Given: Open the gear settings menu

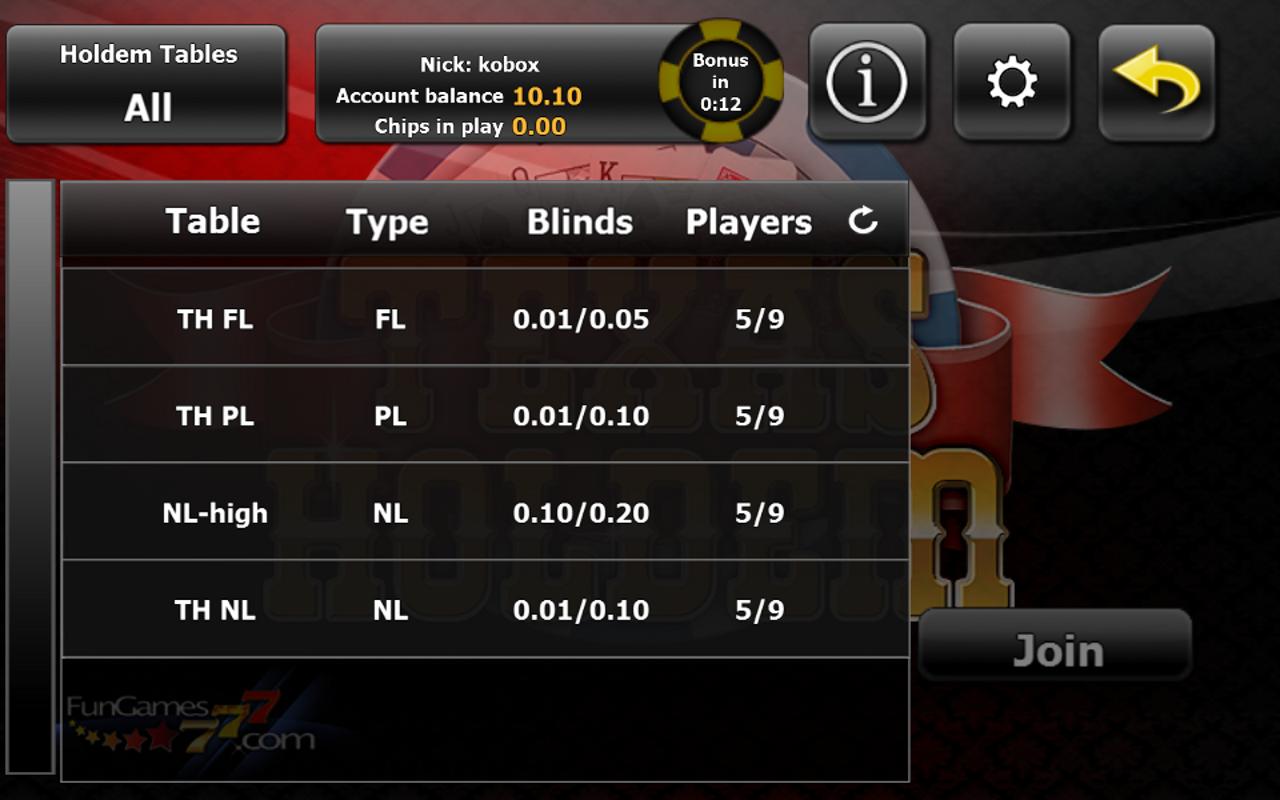Looking at the screenshot, I should 1012,82.
